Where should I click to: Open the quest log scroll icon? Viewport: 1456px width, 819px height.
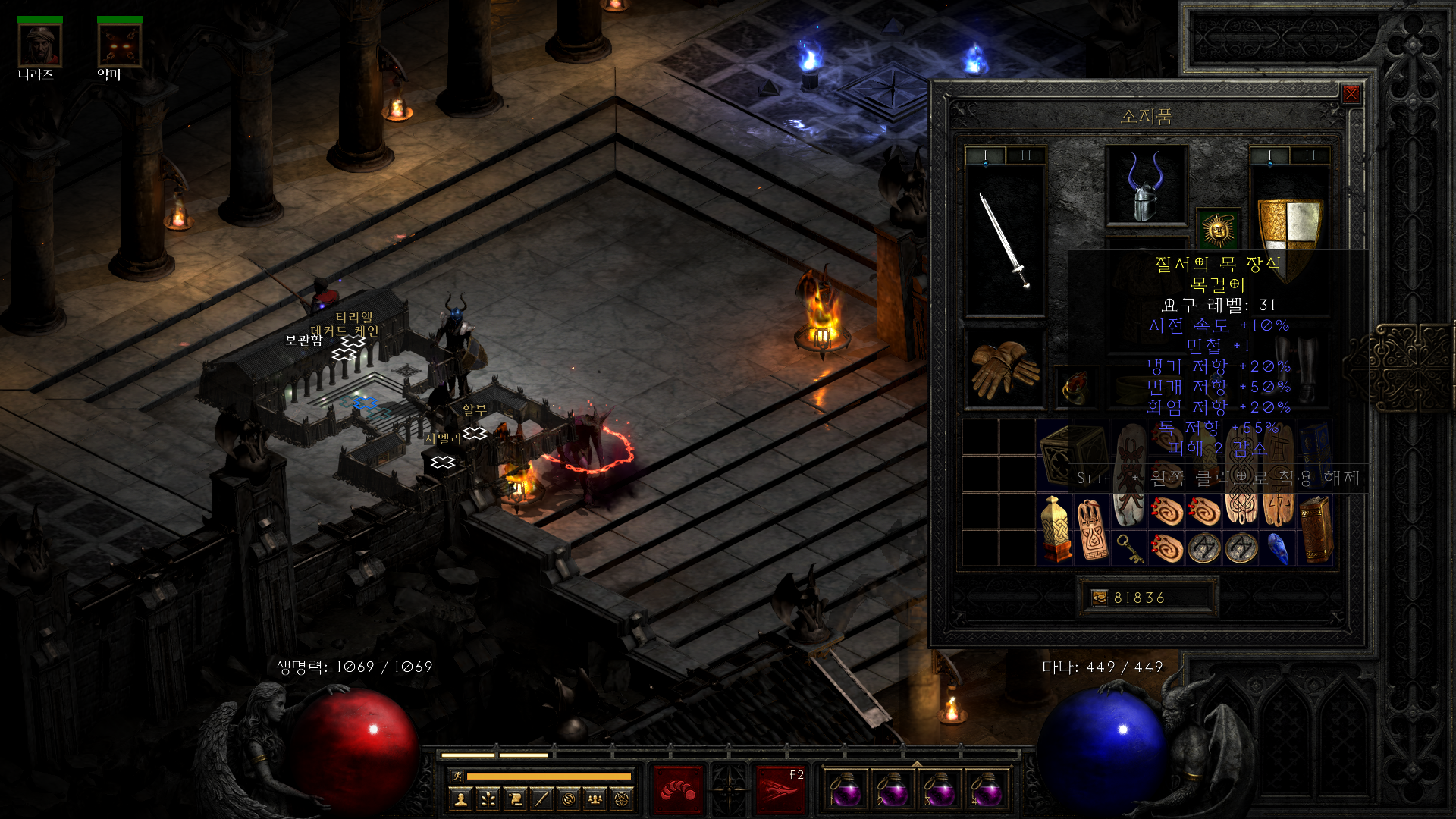(x=515, y=799)
